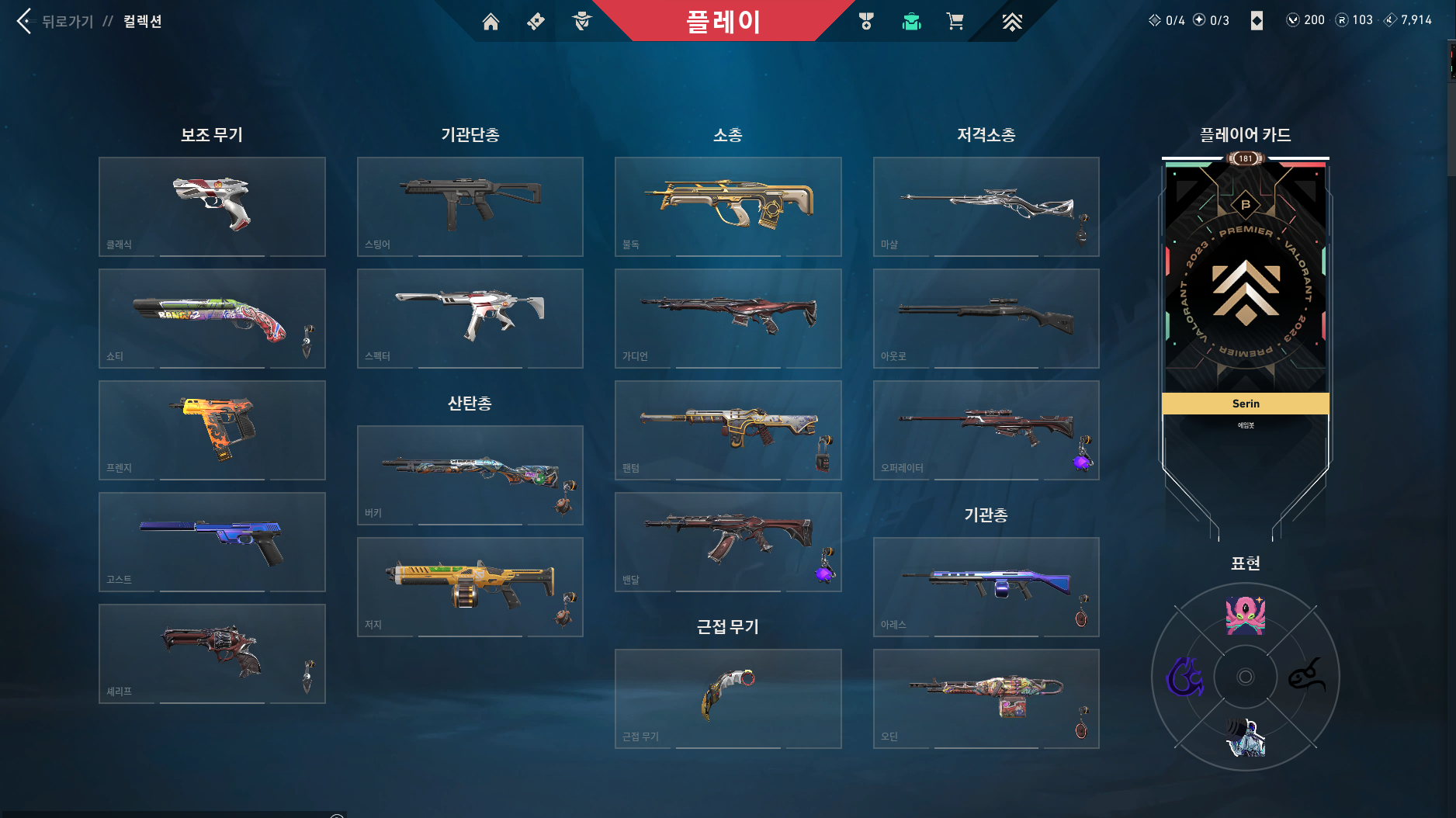Image resolution: width=1456 pixels, height=818 pixels.
Task: Select the pink octopus spray in wheel
Action: tap(1245, 615)
